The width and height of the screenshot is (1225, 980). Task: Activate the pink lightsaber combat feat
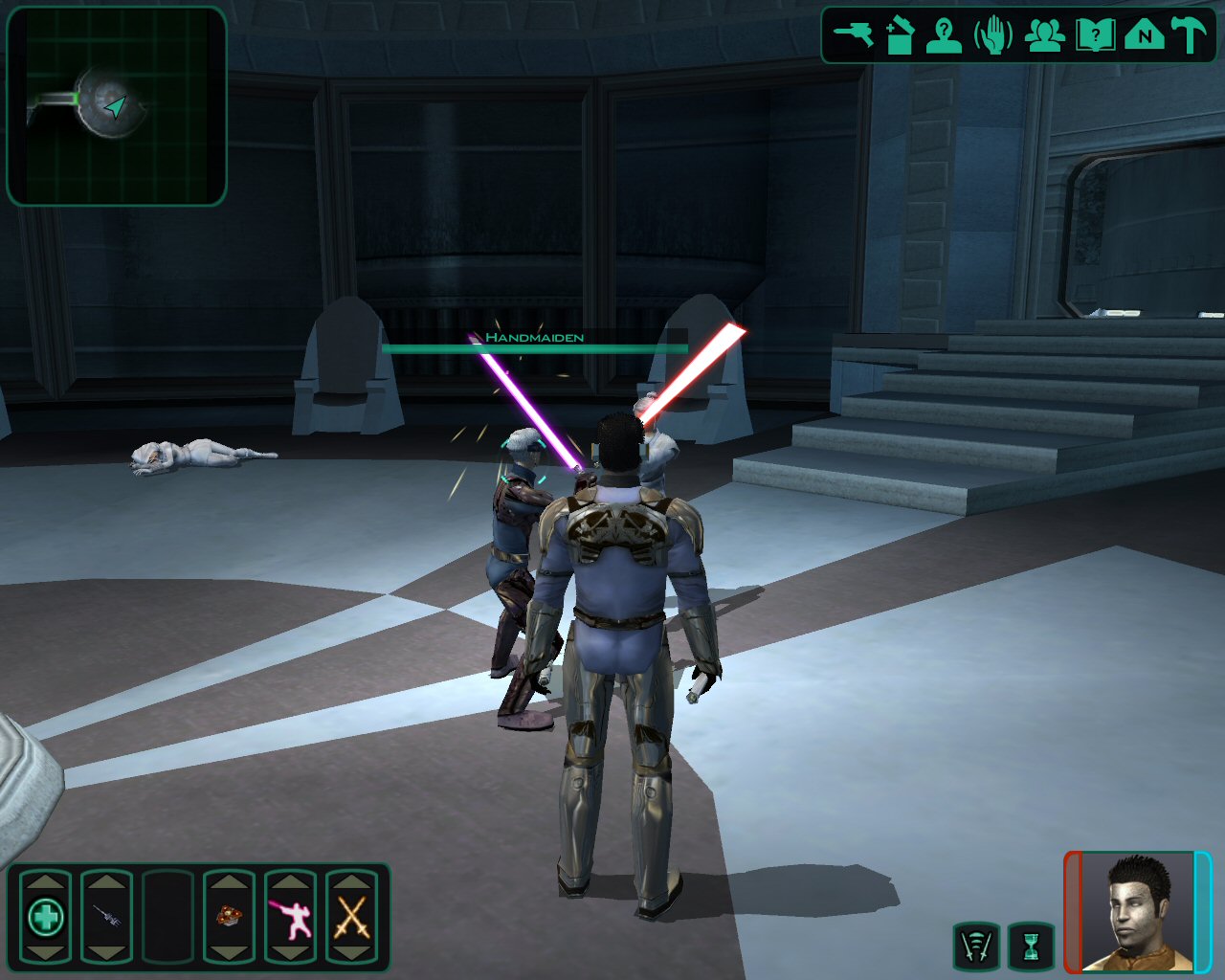[290, 918]
